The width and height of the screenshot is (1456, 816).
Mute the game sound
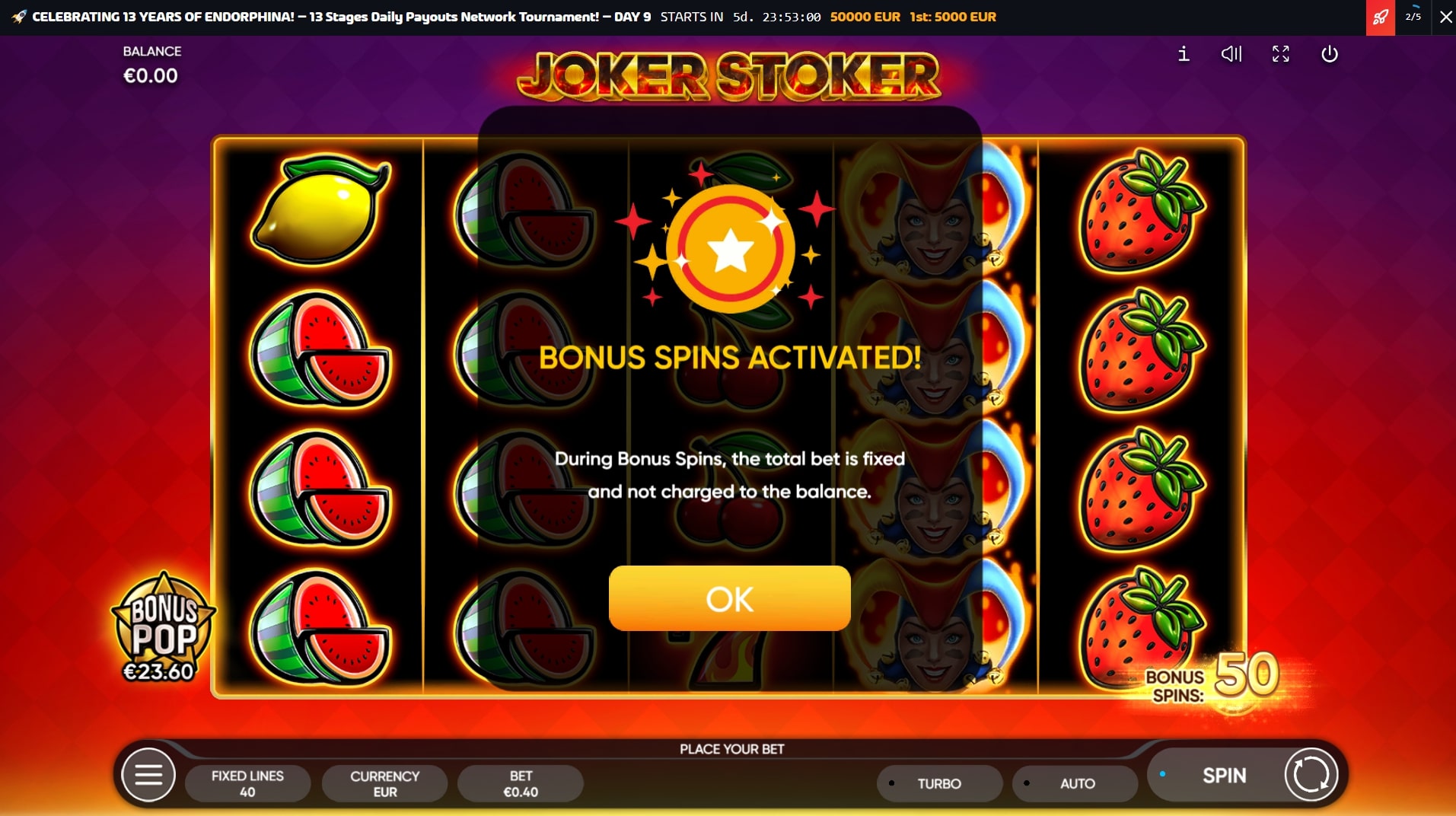coord(1231,54)
